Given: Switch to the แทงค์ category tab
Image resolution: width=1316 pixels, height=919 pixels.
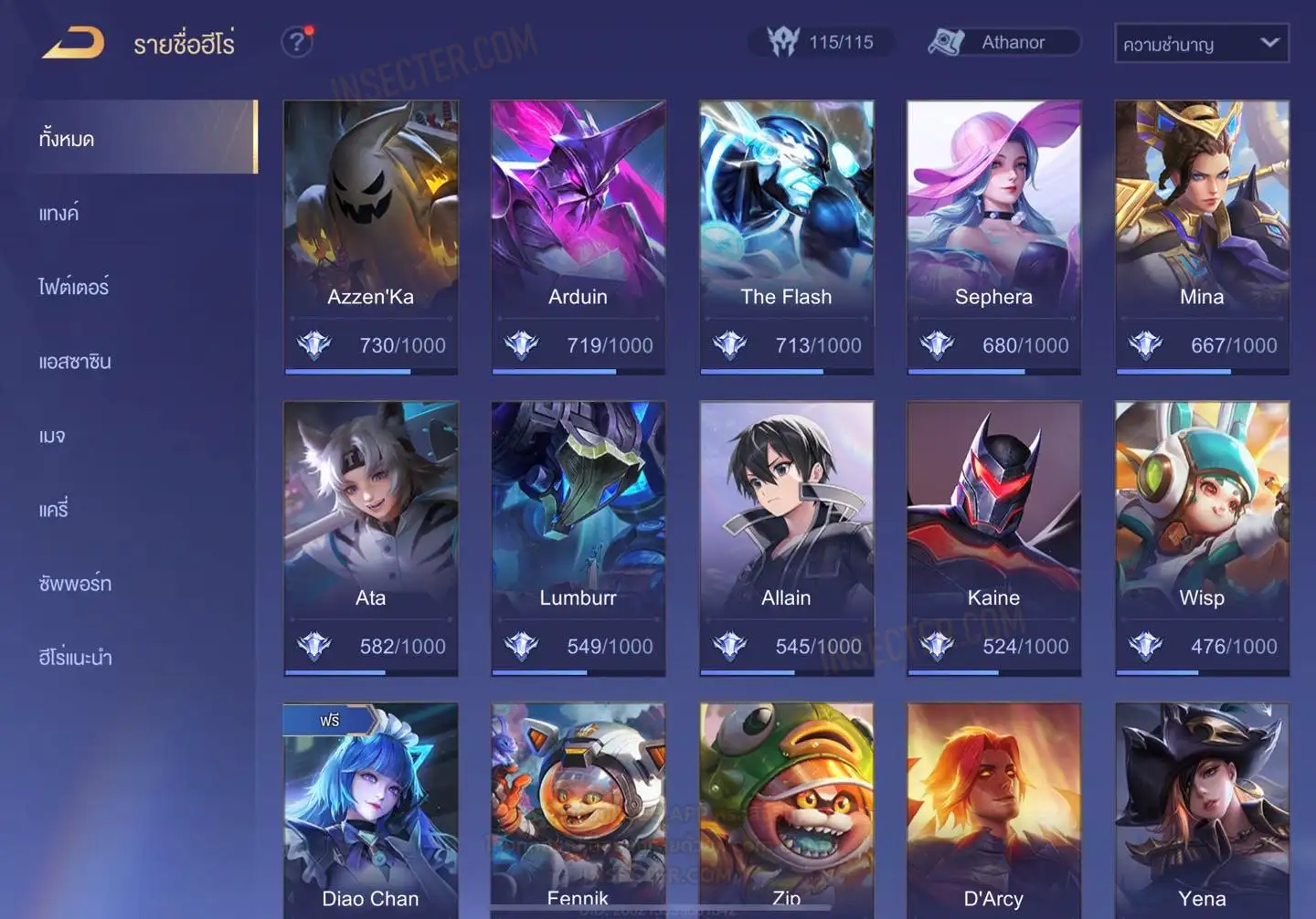Looking at the screenshot, I should pyautogui.click(x=58, y=214).
